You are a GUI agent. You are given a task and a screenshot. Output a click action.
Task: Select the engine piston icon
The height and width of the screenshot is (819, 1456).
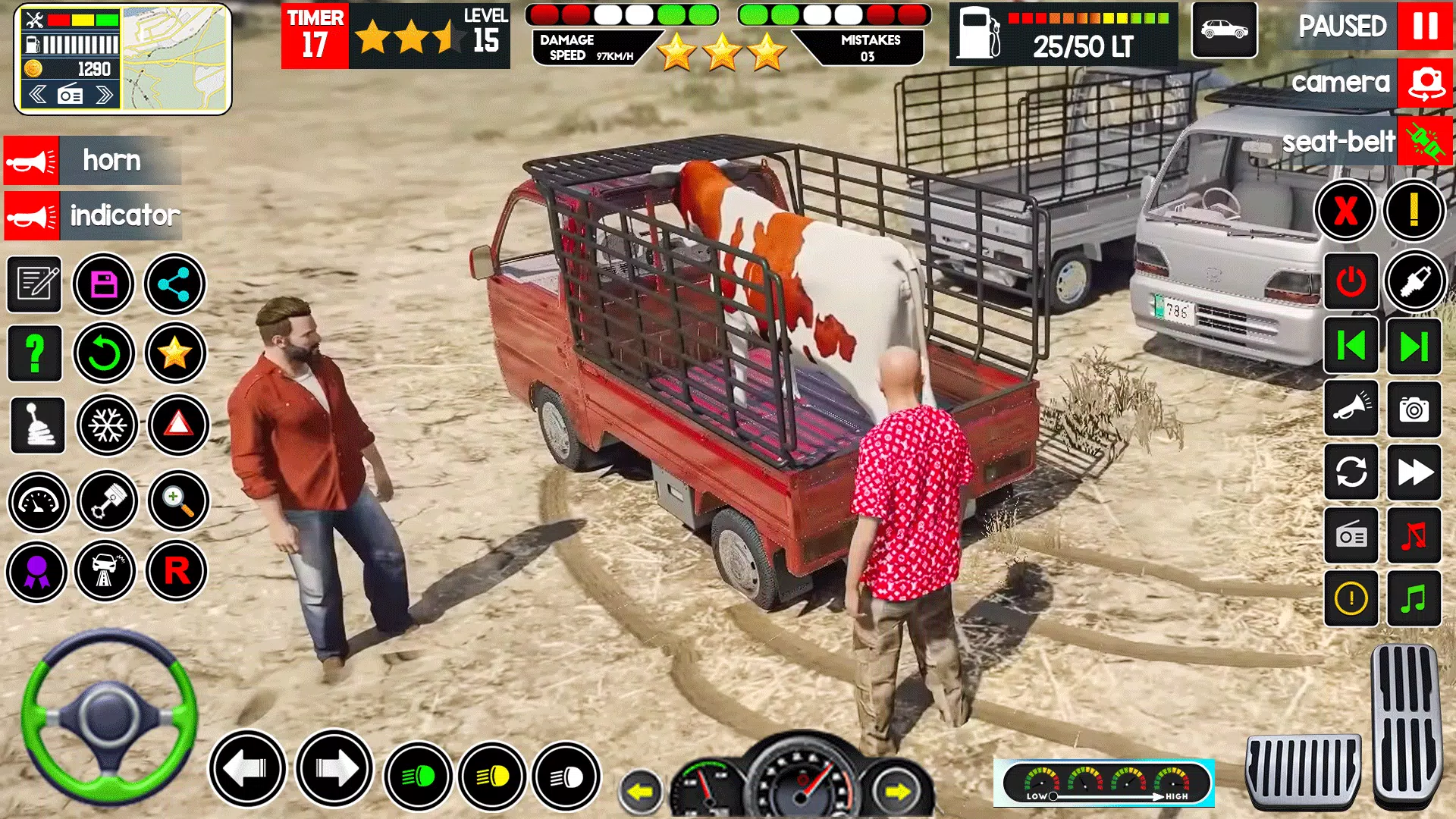click(x=107, y=502)
